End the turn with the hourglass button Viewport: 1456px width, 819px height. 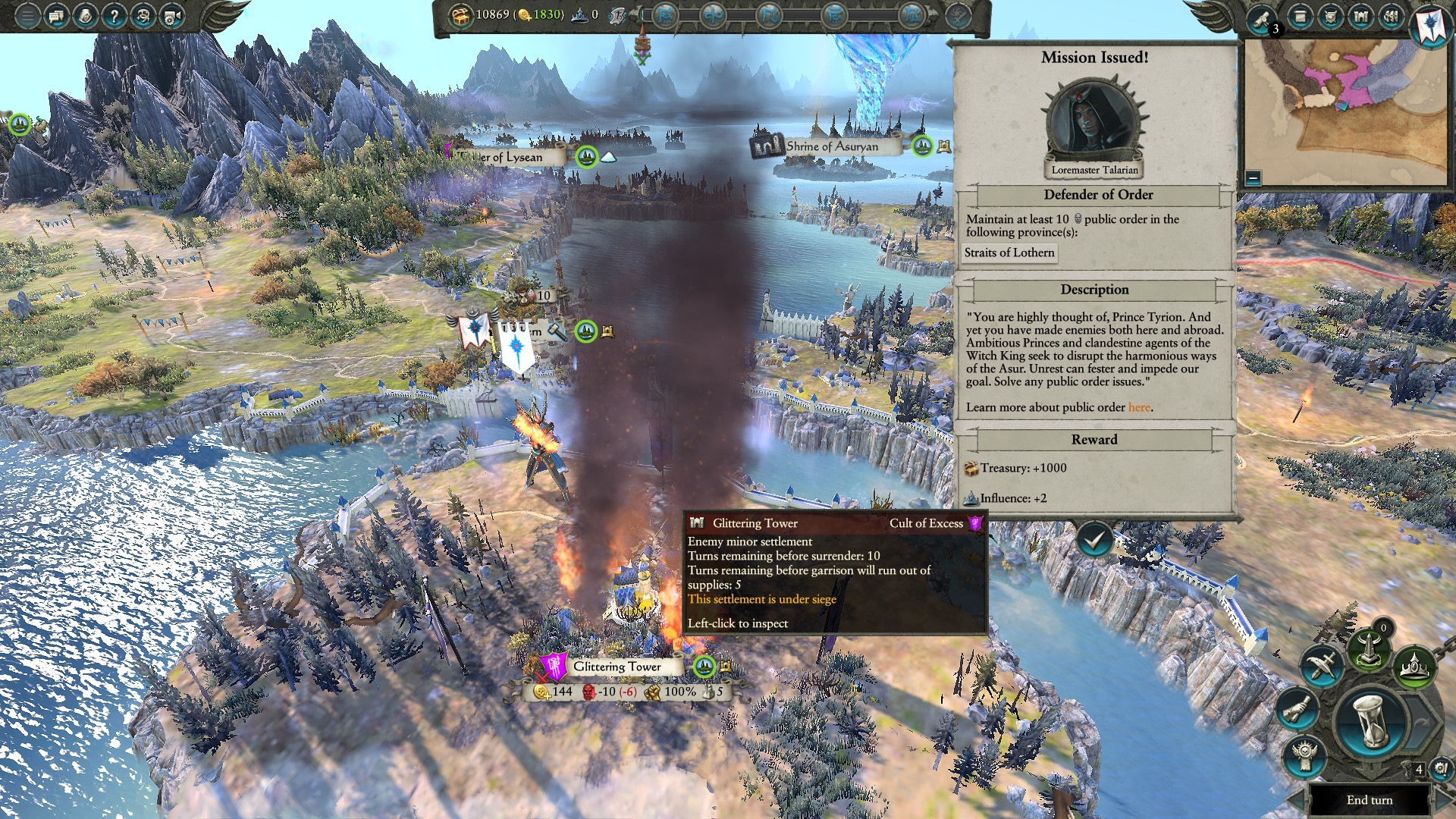(1370, 722)
